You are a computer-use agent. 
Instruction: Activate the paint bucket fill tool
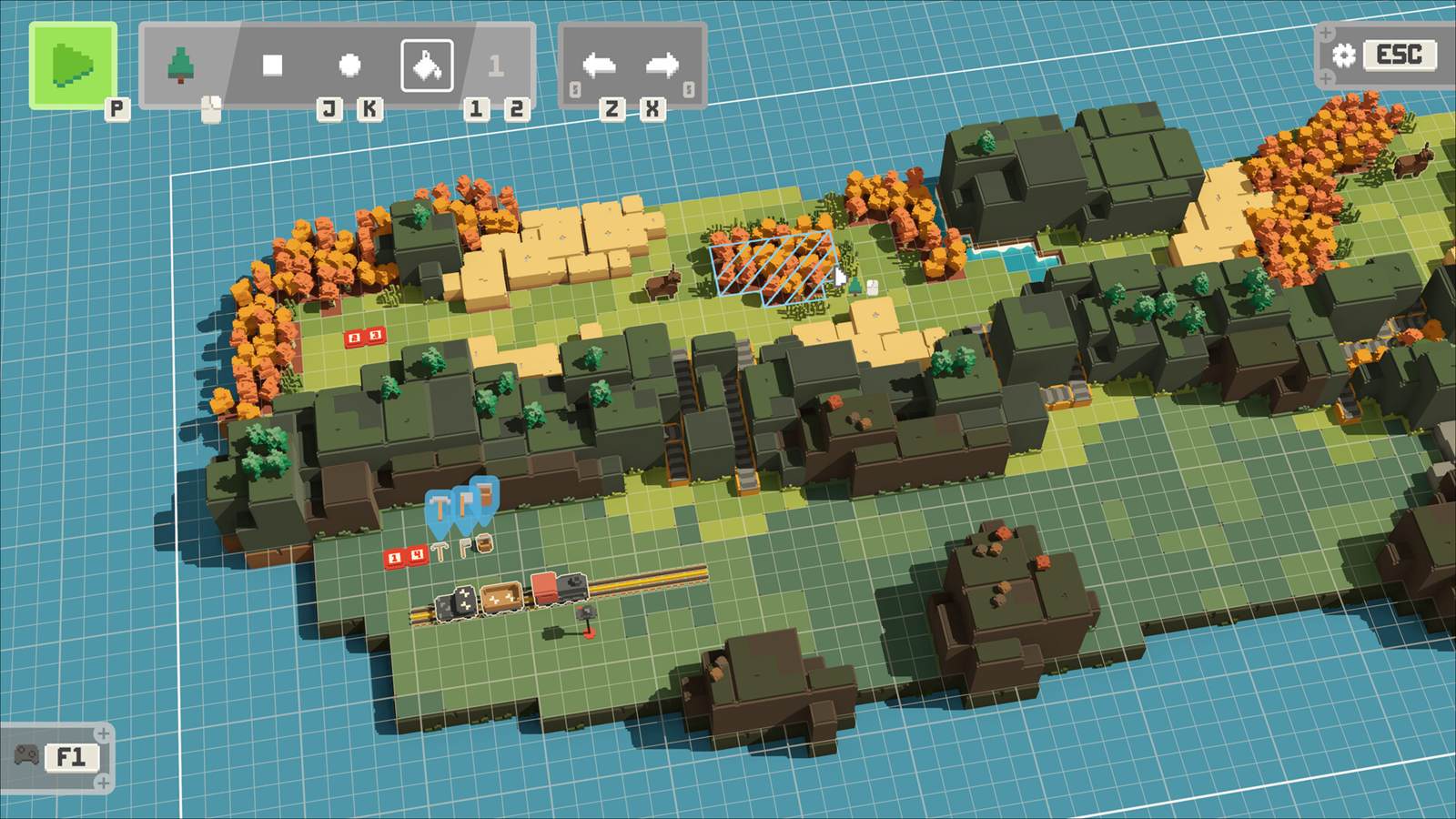click(x=427, y=66)
